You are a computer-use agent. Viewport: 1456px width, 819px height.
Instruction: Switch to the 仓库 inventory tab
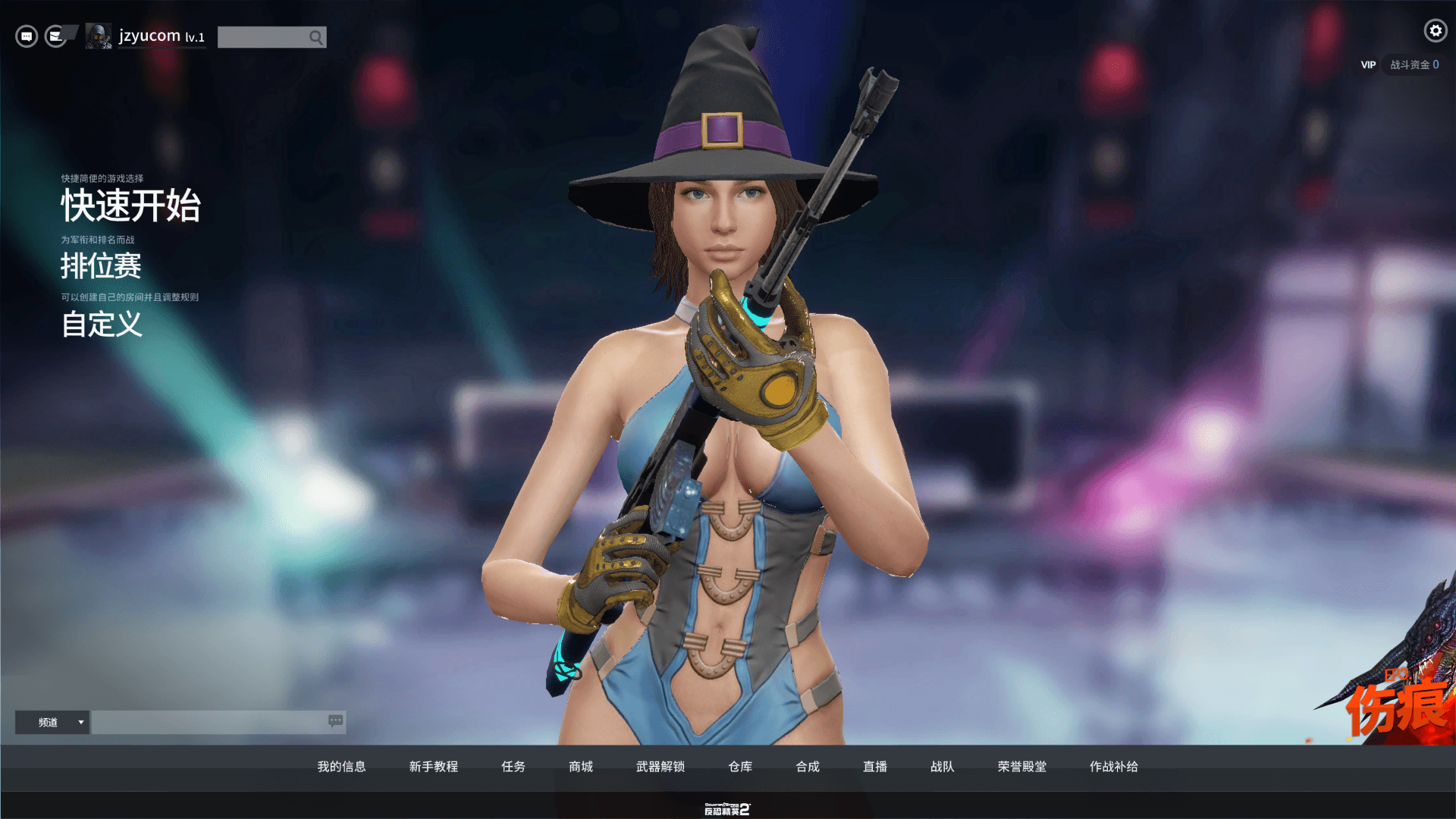tap(740, 767)
